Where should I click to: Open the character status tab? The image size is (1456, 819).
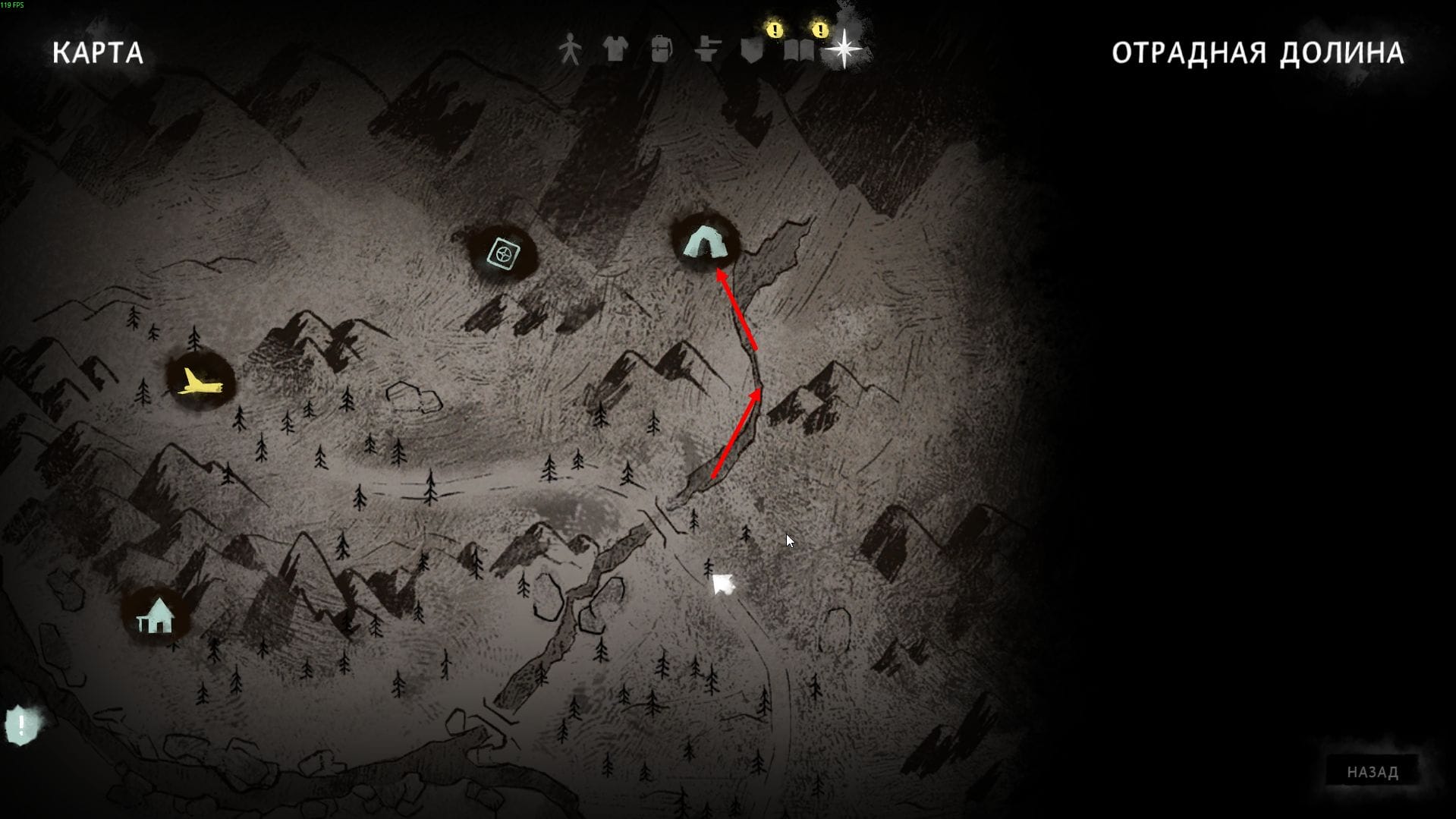click(x=570, y=50)
